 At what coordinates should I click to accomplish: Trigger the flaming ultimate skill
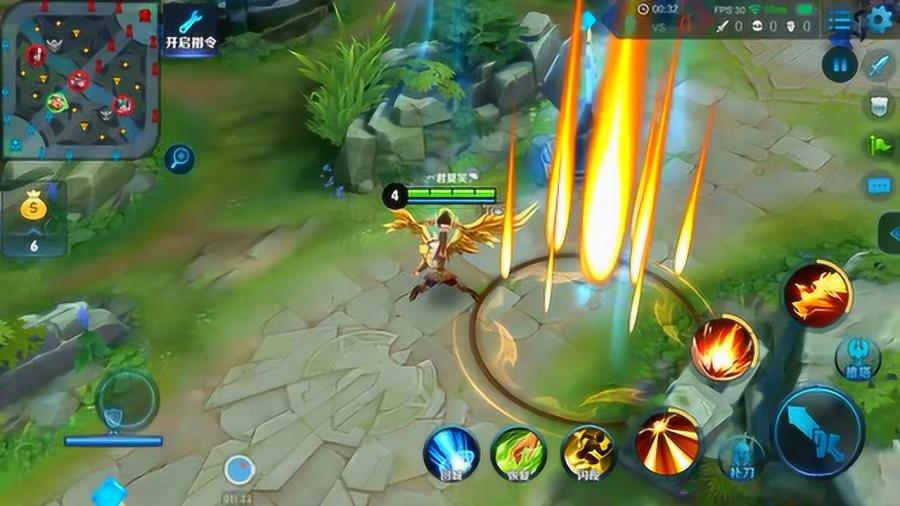817,293
